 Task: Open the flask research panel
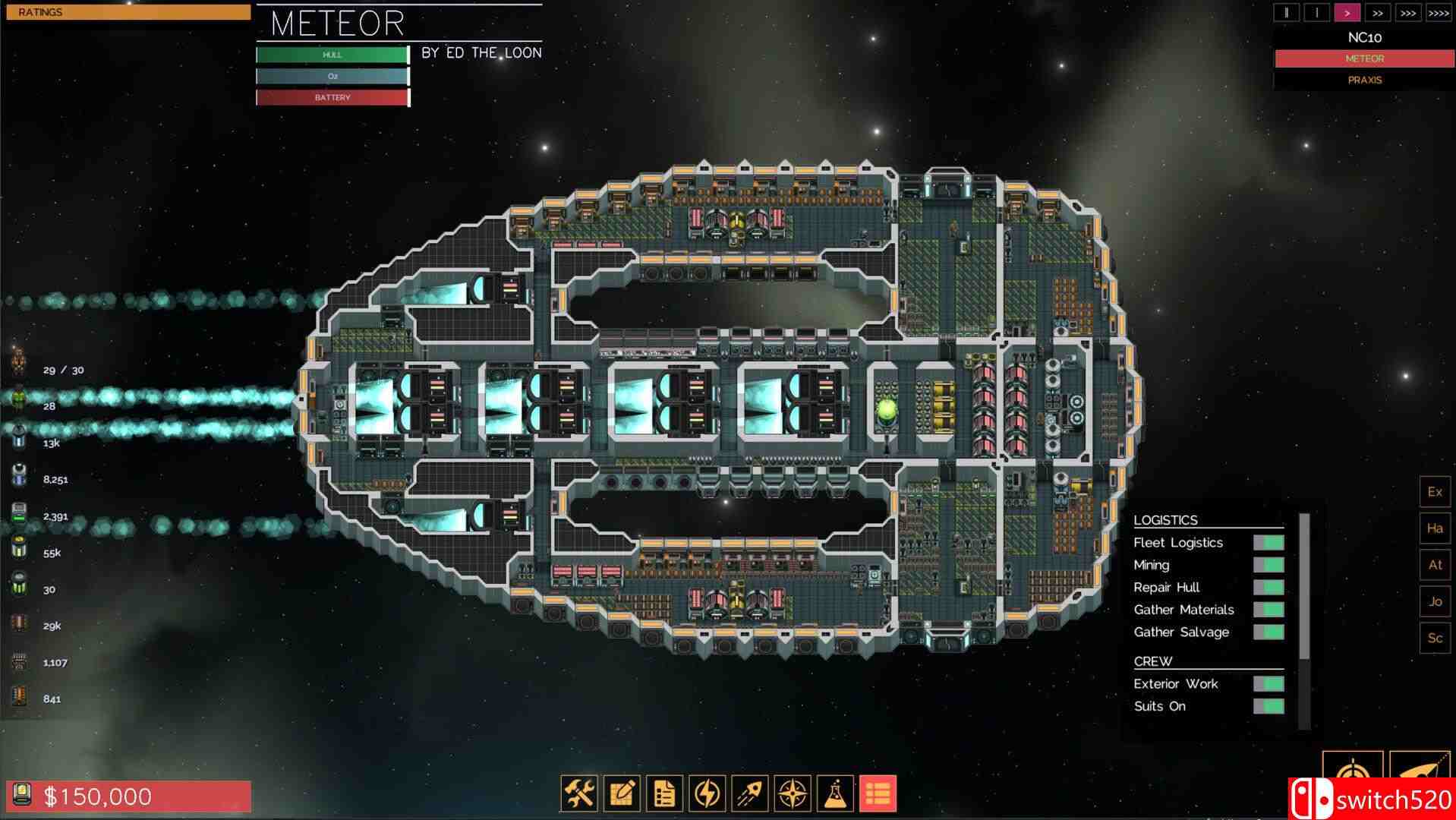[x=834, y=793]
